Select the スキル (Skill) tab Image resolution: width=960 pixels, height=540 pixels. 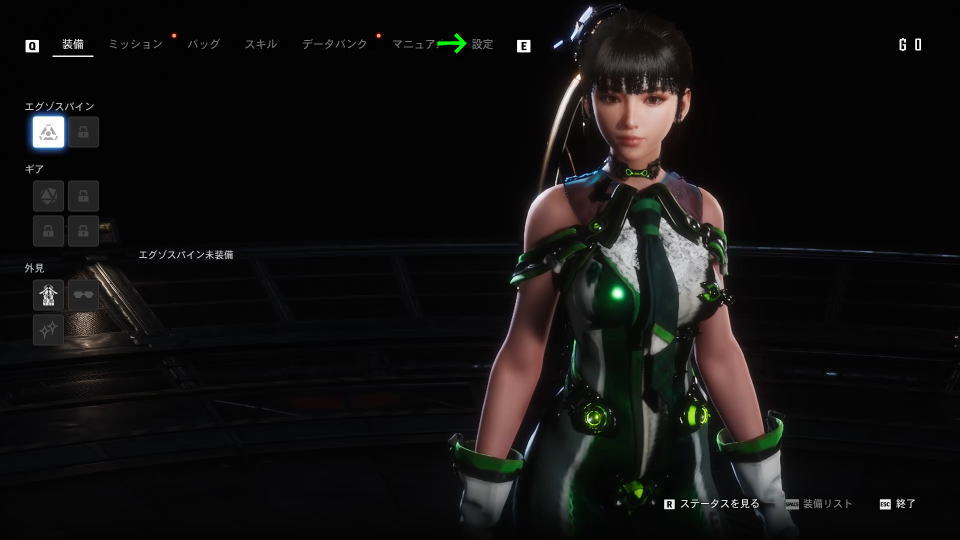(261, 44)
